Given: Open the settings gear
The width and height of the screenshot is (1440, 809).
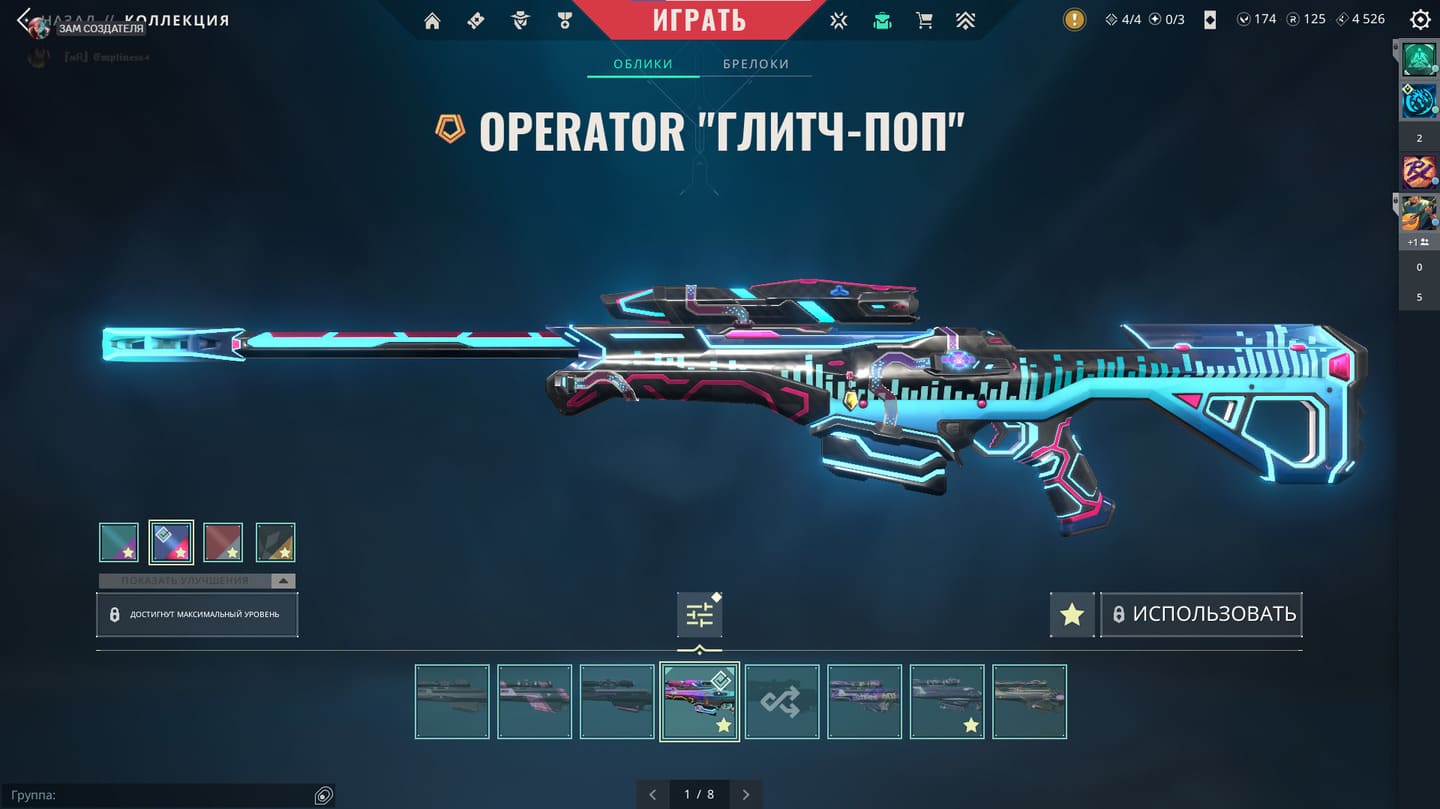Looking at the screenshot, I should [1419, 19].
